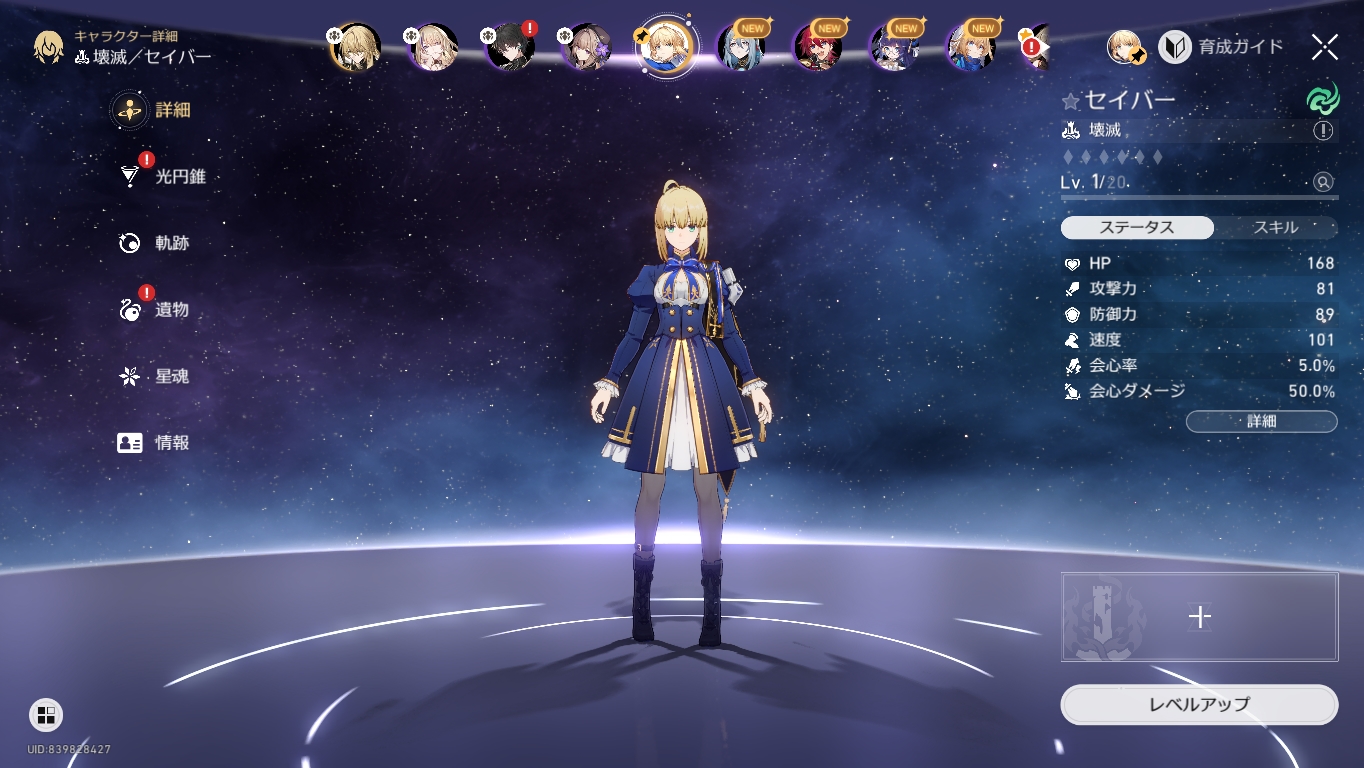Close the character details screen
The height and width of the screenshot is (768, 1364).
pyautogui.click(x=1324, y=47)
